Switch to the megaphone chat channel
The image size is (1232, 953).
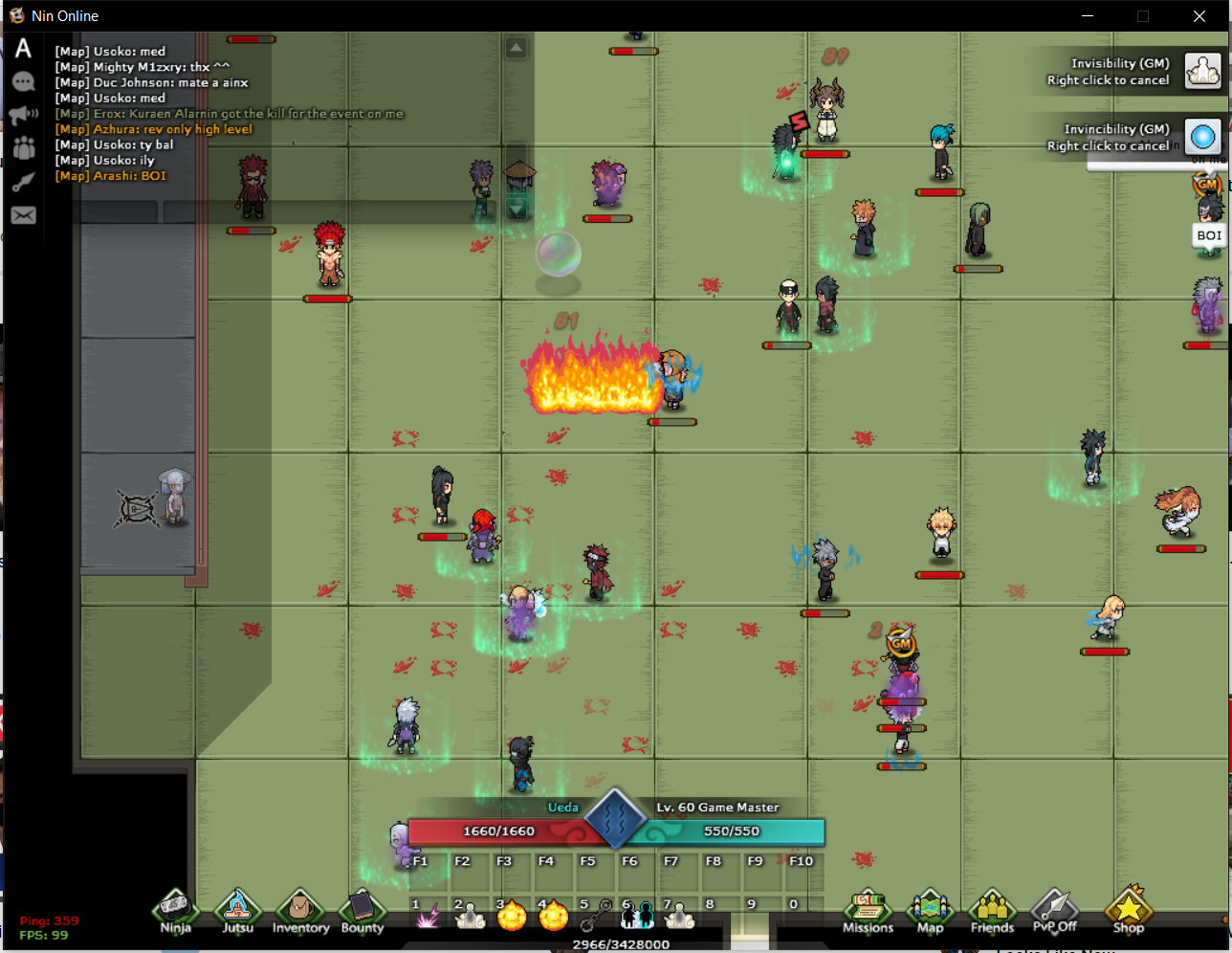pos(23,116)
